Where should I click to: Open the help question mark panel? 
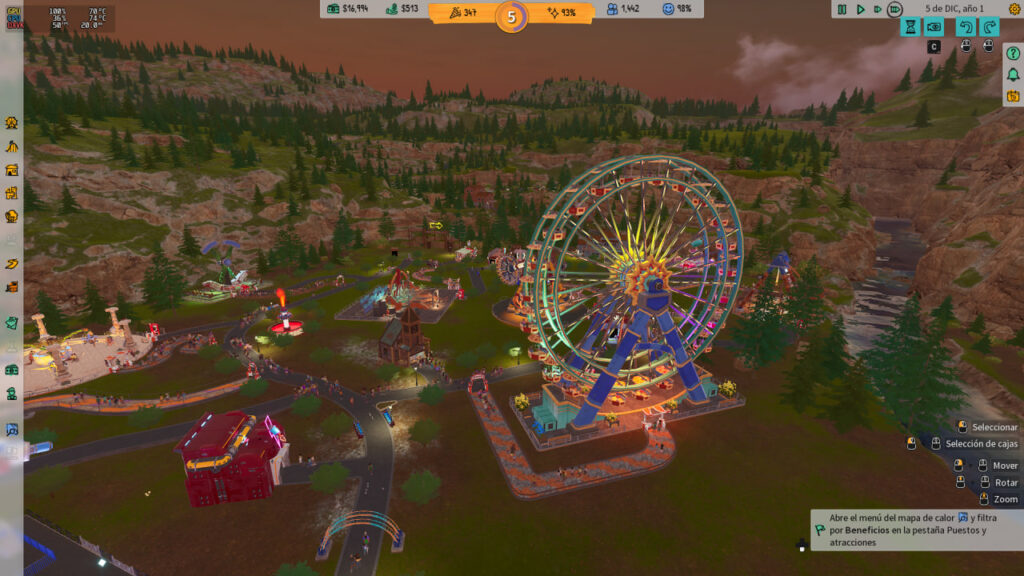[1012, 52]
